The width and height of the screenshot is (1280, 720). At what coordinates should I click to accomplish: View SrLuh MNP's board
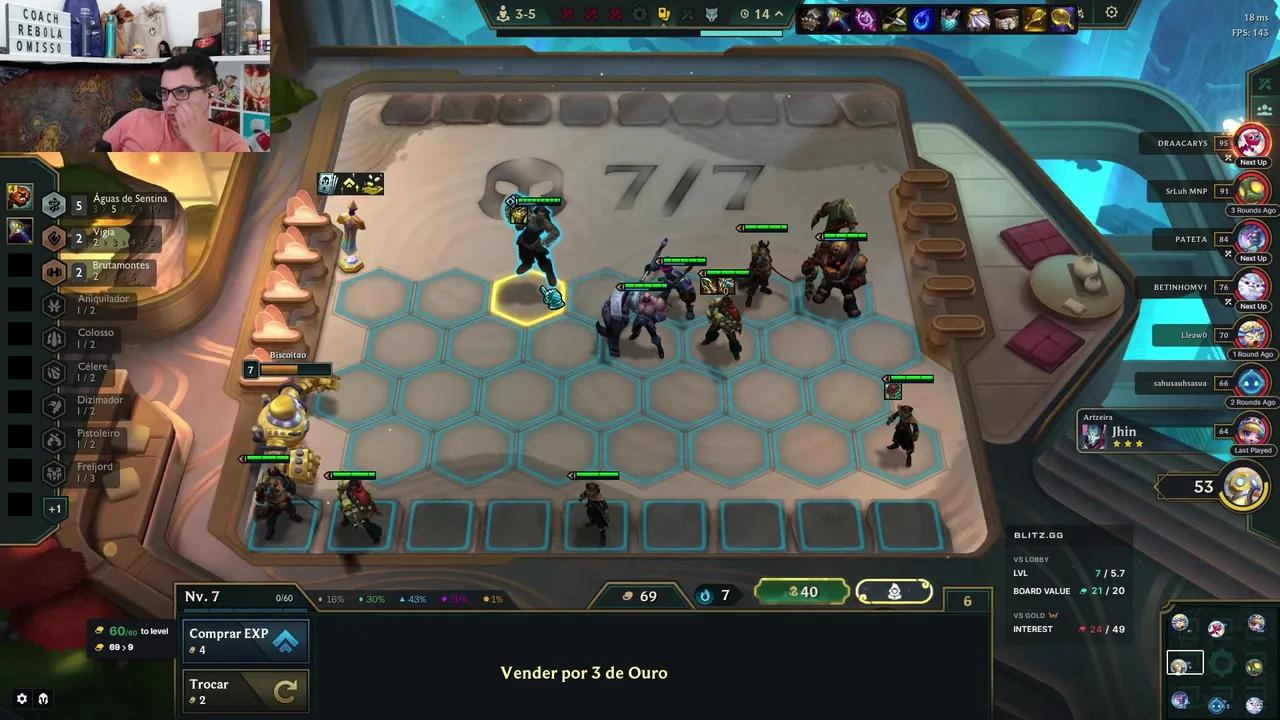[1251, 190]
